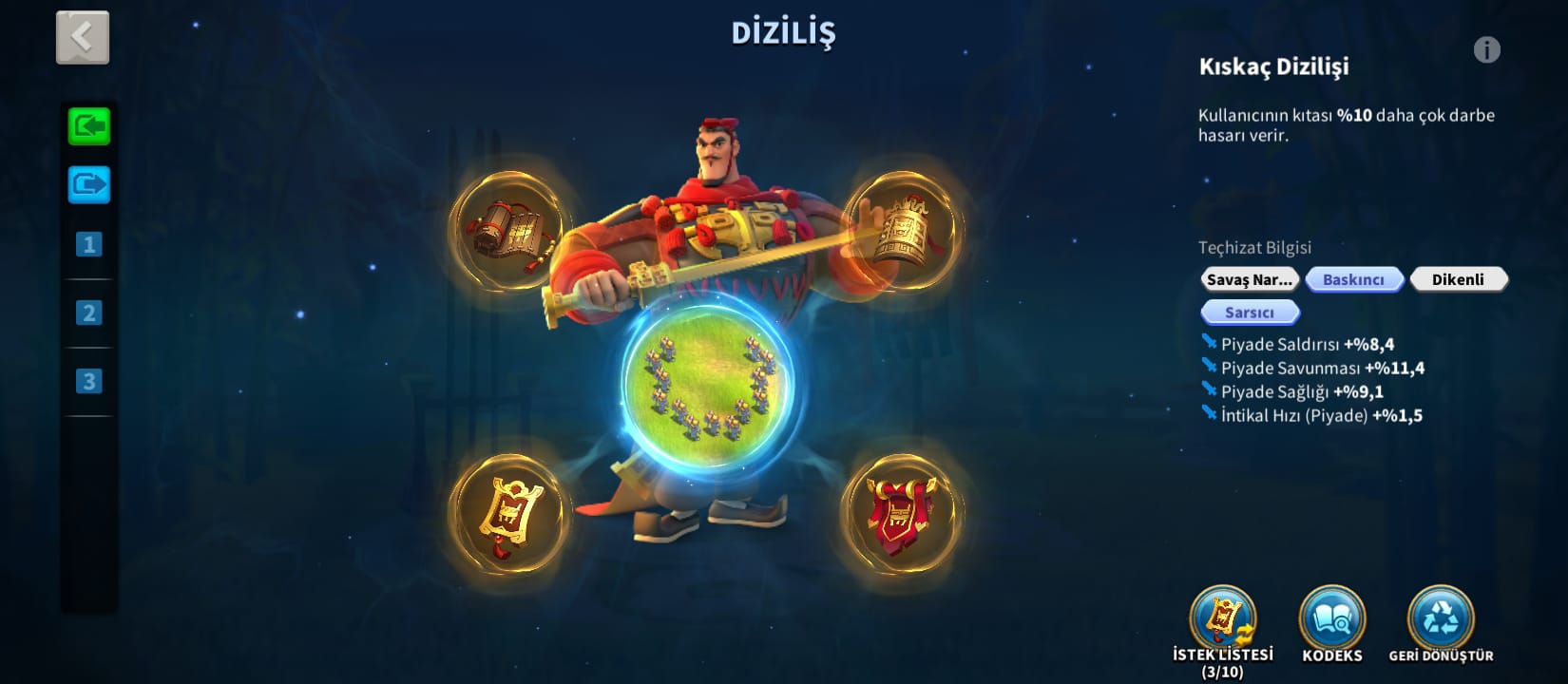The image size is (1568, 684).
Task: Click the blue export arrow button
Action: [x=89, y=184]
